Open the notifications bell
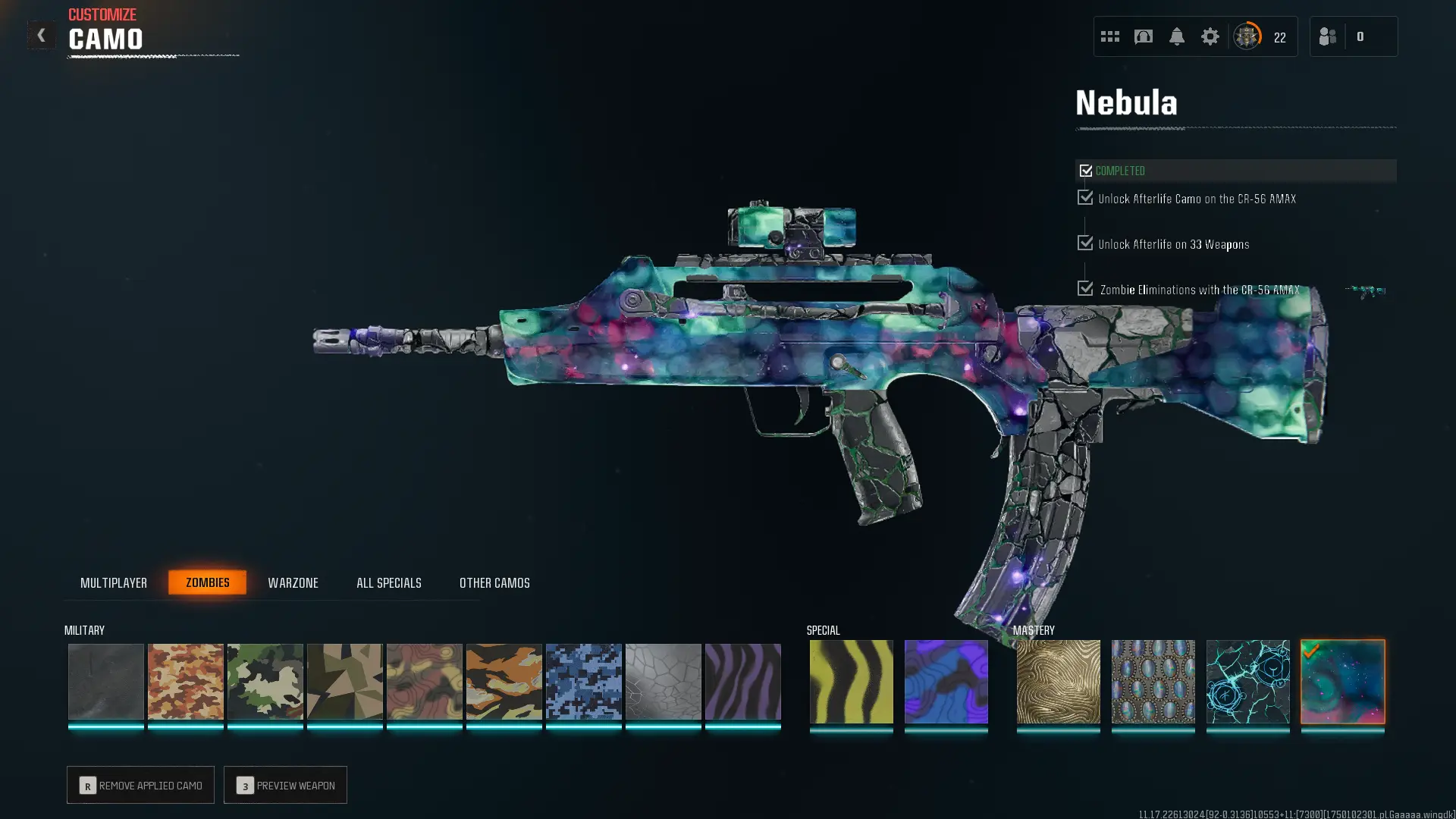Viewport: 1456px width, 819px height. [x=1176, y=36]
